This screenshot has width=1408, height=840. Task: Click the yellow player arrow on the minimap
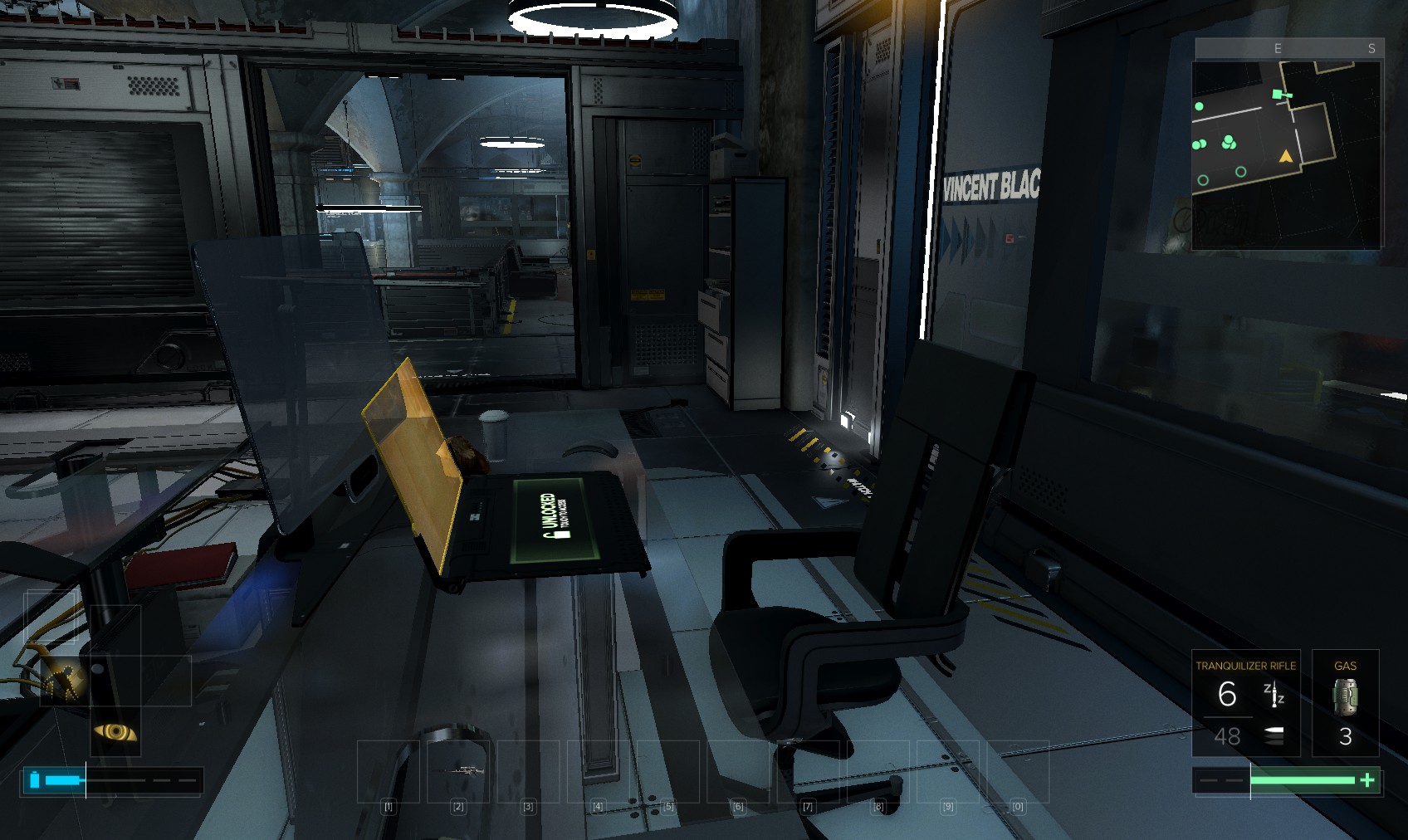[x=1286, y=156]
